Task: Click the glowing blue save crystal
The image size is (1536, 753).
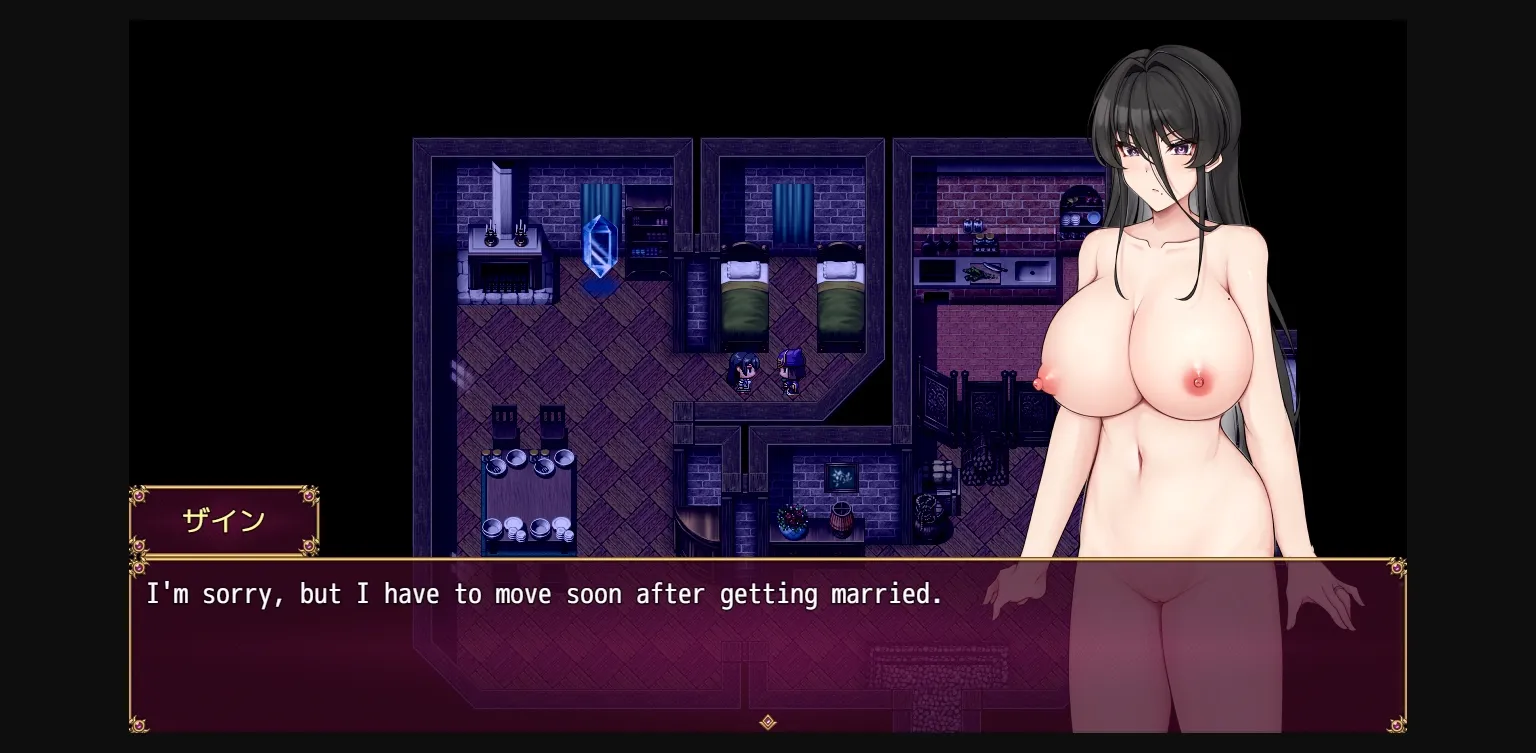Action: click(600, 245)
